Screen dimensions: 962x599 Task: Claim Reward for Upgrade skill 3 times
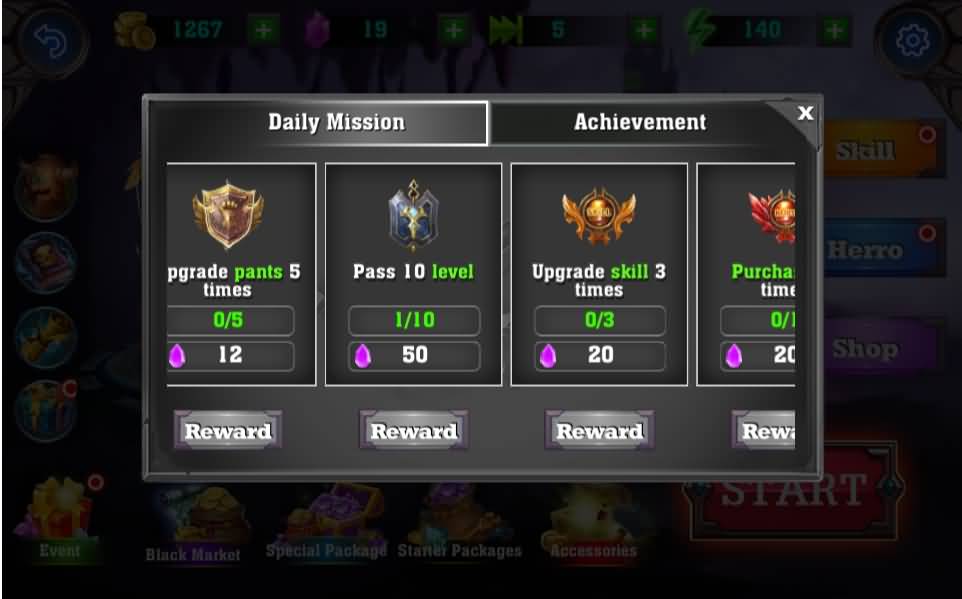599,431
